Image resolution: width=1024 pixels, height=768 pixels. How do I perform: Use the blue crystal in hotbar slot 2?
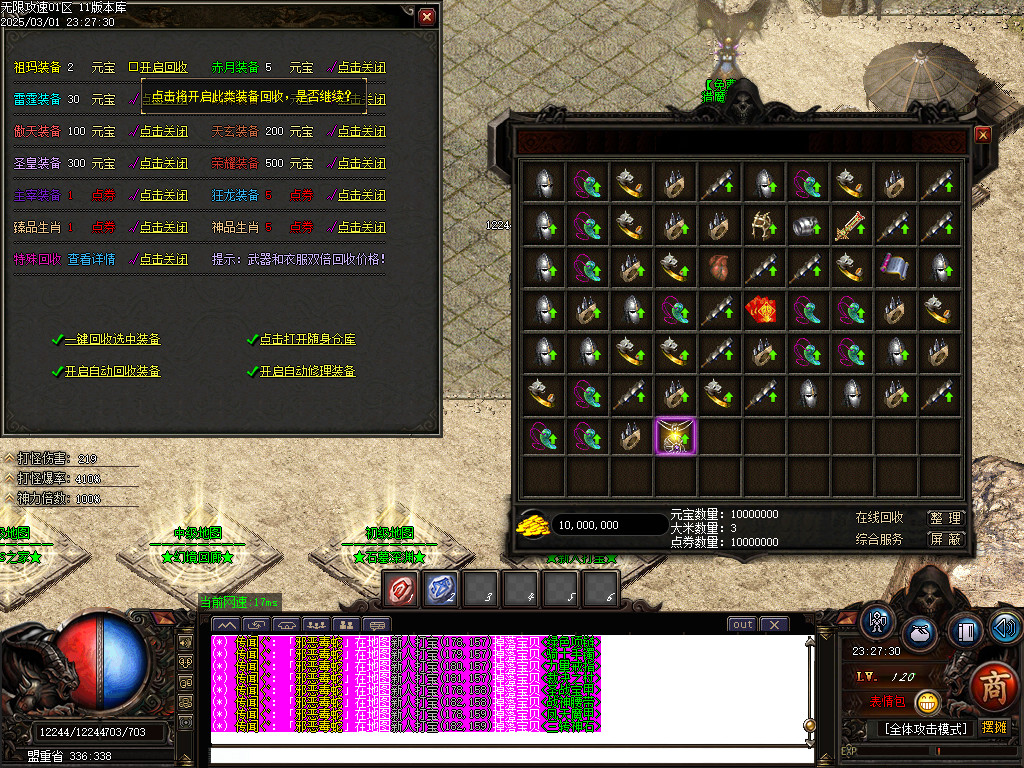(441, 589)
